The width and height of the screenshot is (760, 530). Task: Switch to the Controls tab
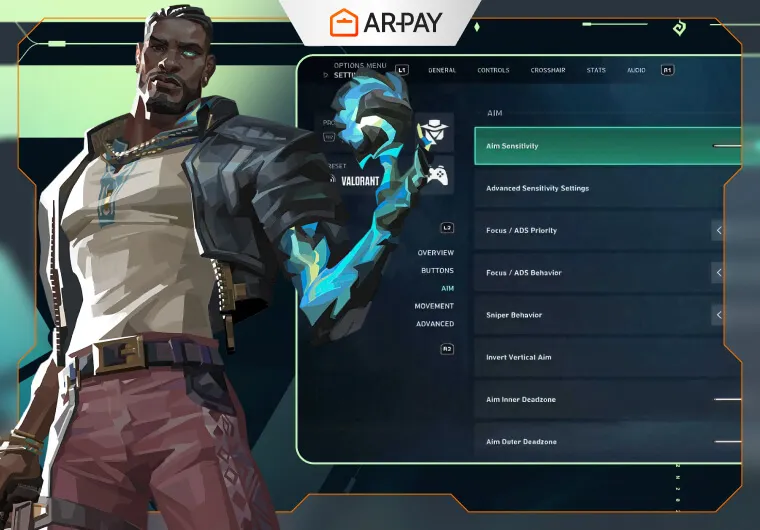[x=493, y=70]
